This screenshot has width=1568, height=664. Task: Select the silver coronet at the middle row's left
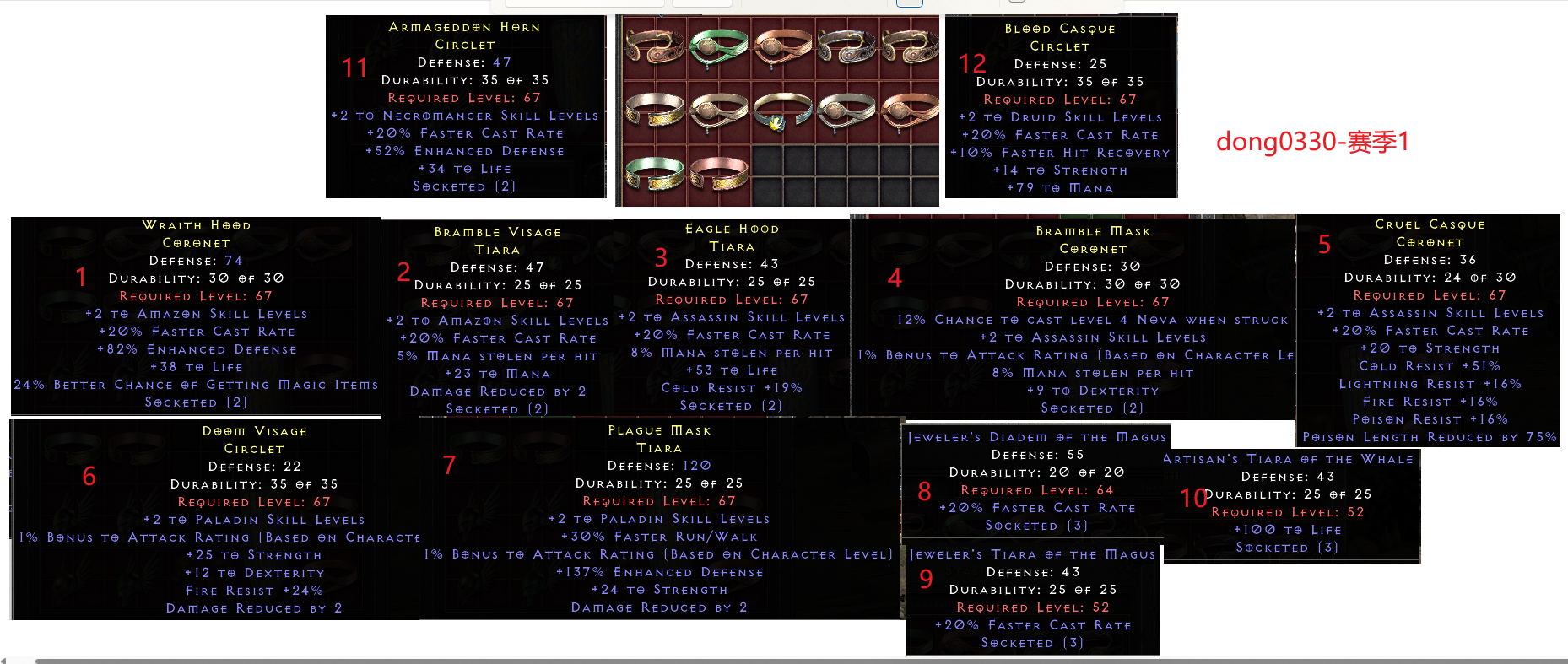tap(654, 111)
